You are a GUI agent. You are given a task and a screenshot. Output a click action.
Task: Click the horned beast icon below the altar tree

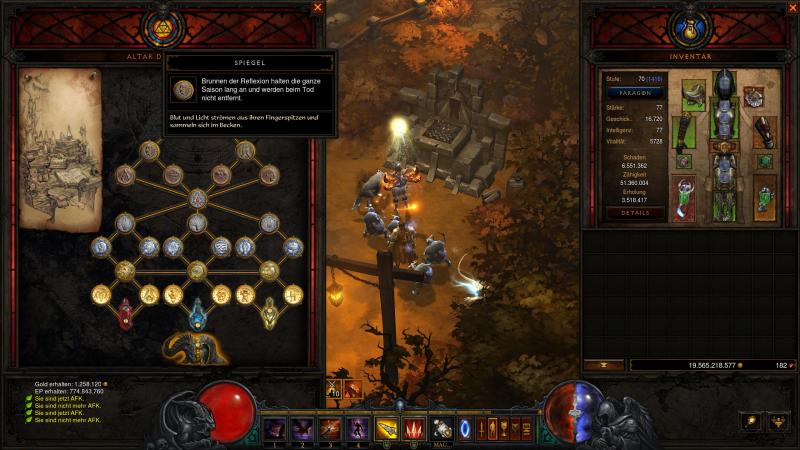[196, 348]
